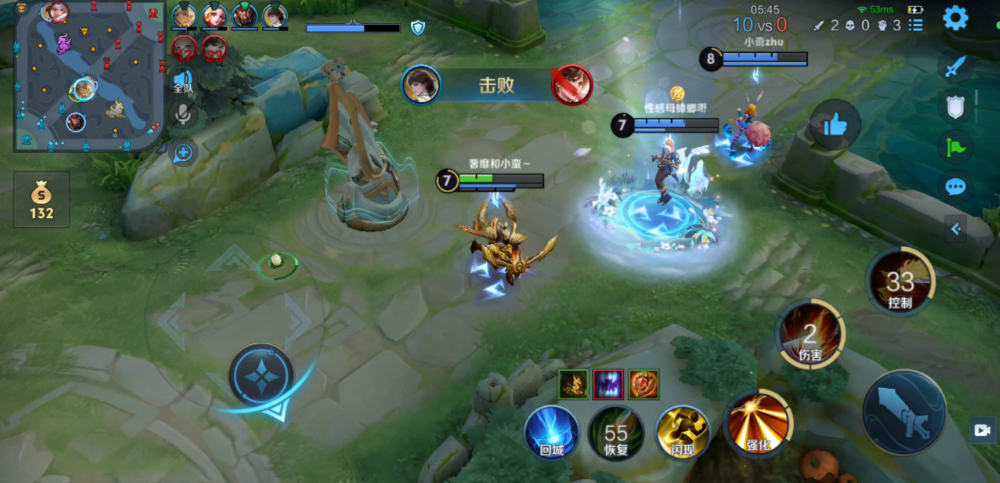The height and width of the screenshot is (483, 1000).
Task: Open the chat speech bubble
Action: [x=955, y=186]
